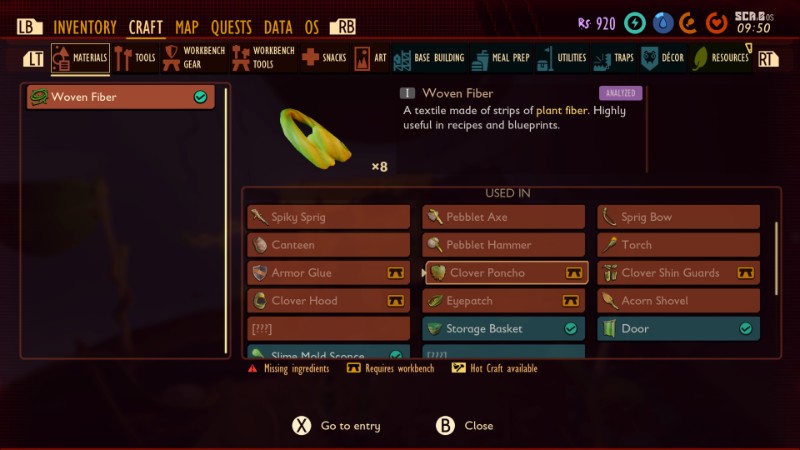Select Woven Fiber in the materials list
The width and height of the screenshot is (800, 450).
tap(120, 97)
